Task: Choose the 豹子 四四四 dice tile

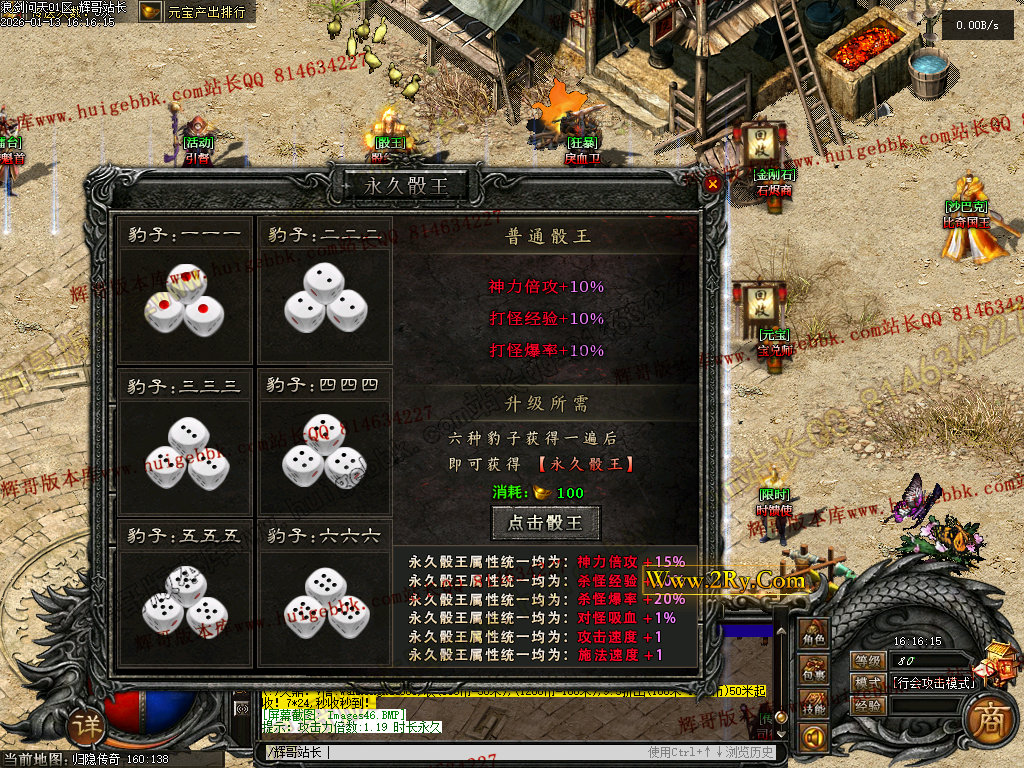Action: (324, 450)
